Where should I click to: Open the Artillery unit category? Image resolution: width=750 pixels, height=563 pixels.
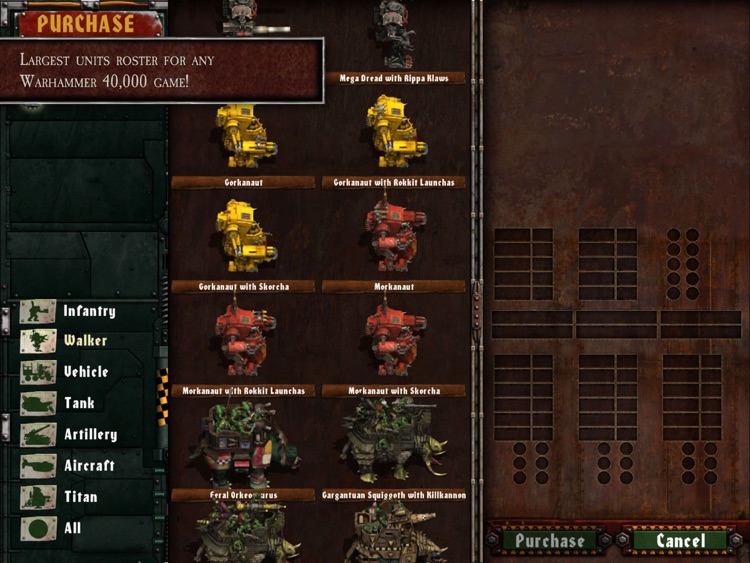point(70,435)
